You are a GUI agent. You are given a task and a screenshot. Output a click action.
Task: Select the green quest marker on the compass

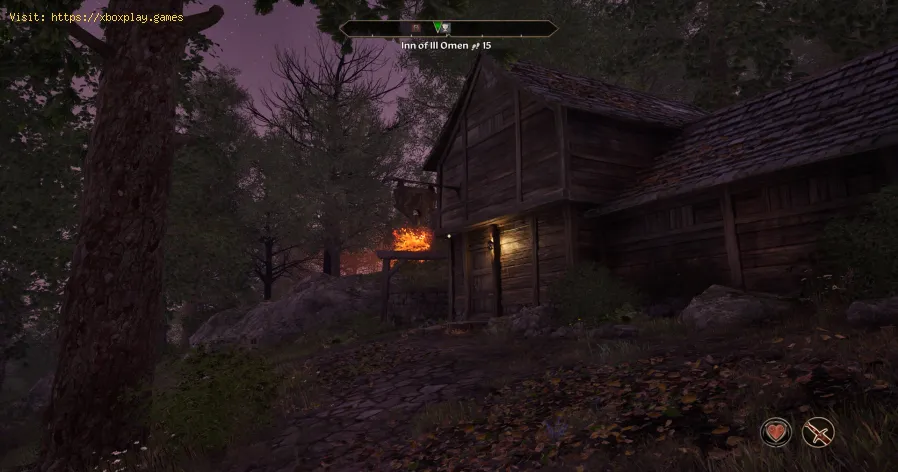click(437, 28)
